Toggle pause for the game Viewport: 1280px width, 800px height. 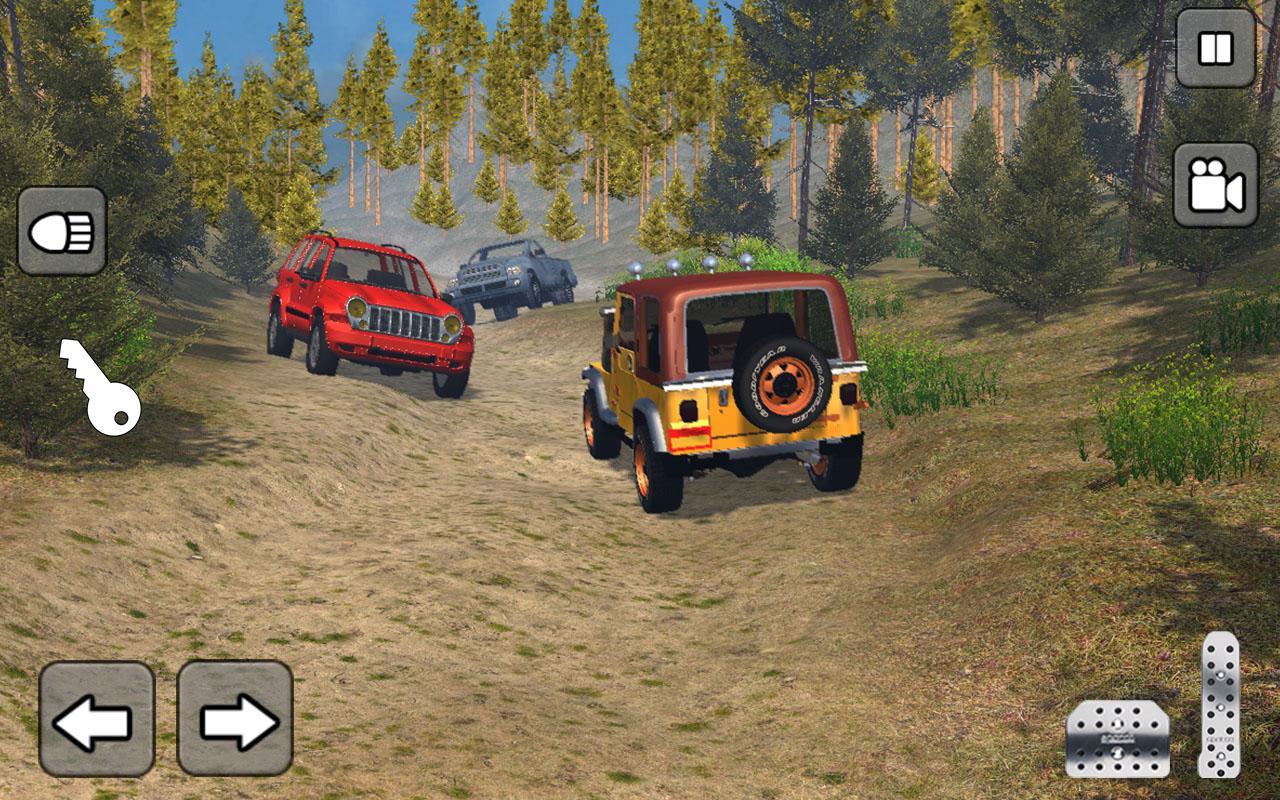pos(1213,48)
